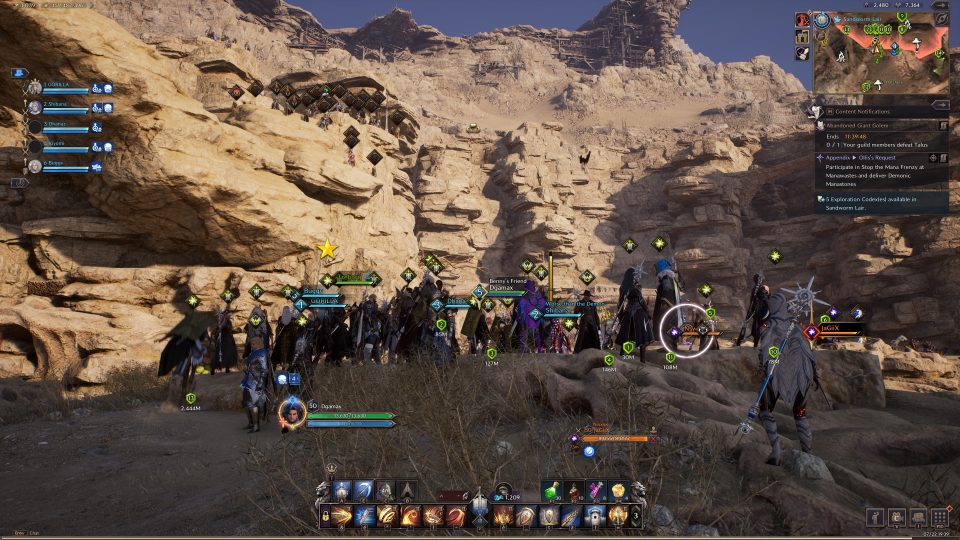
Task: Select party member GORILLA's portrait
Action: pyautogui.click(x=35, y=88)
